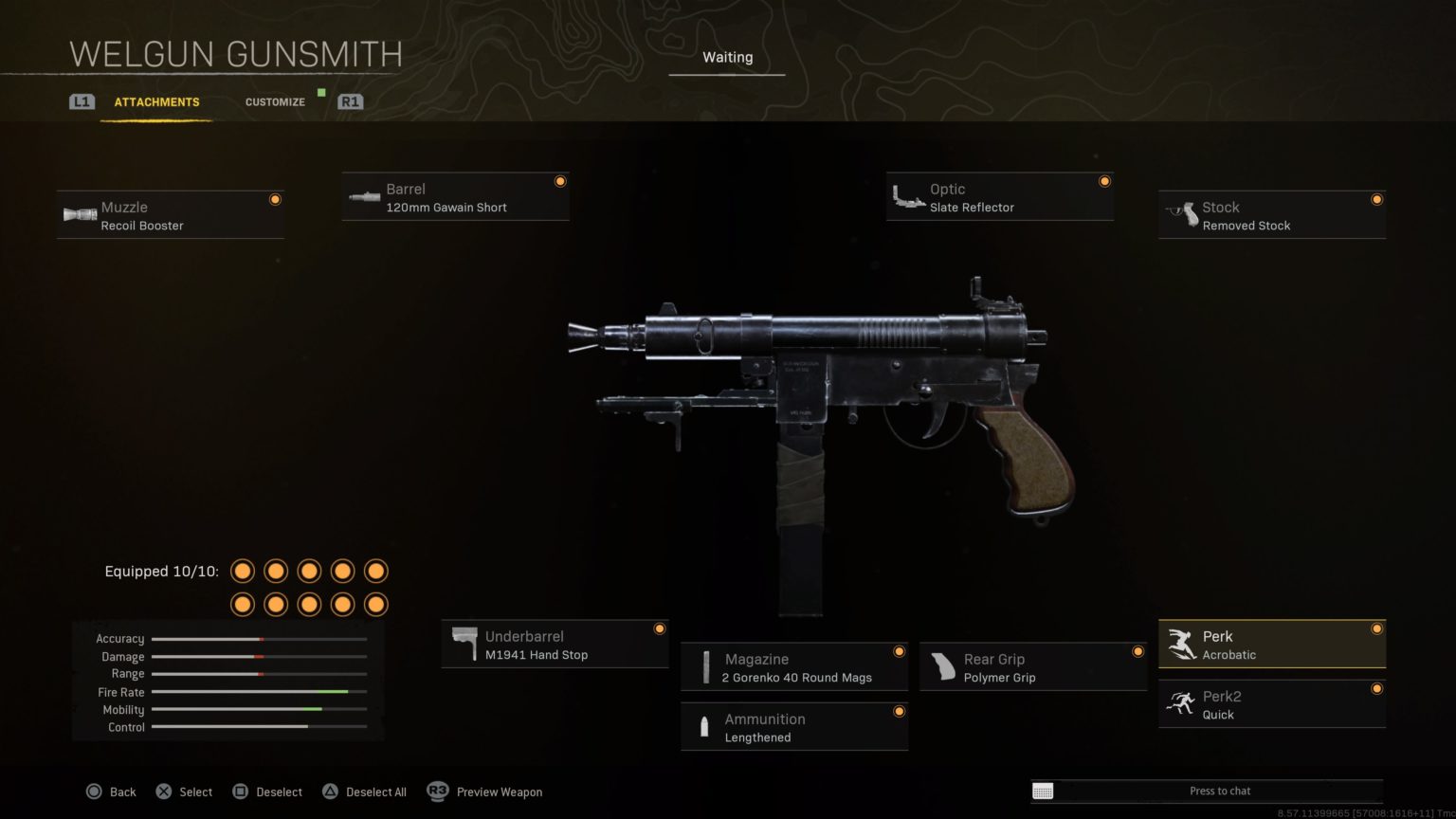Open the Attachments tab
1456x819 pixels.
pos(156,101)
